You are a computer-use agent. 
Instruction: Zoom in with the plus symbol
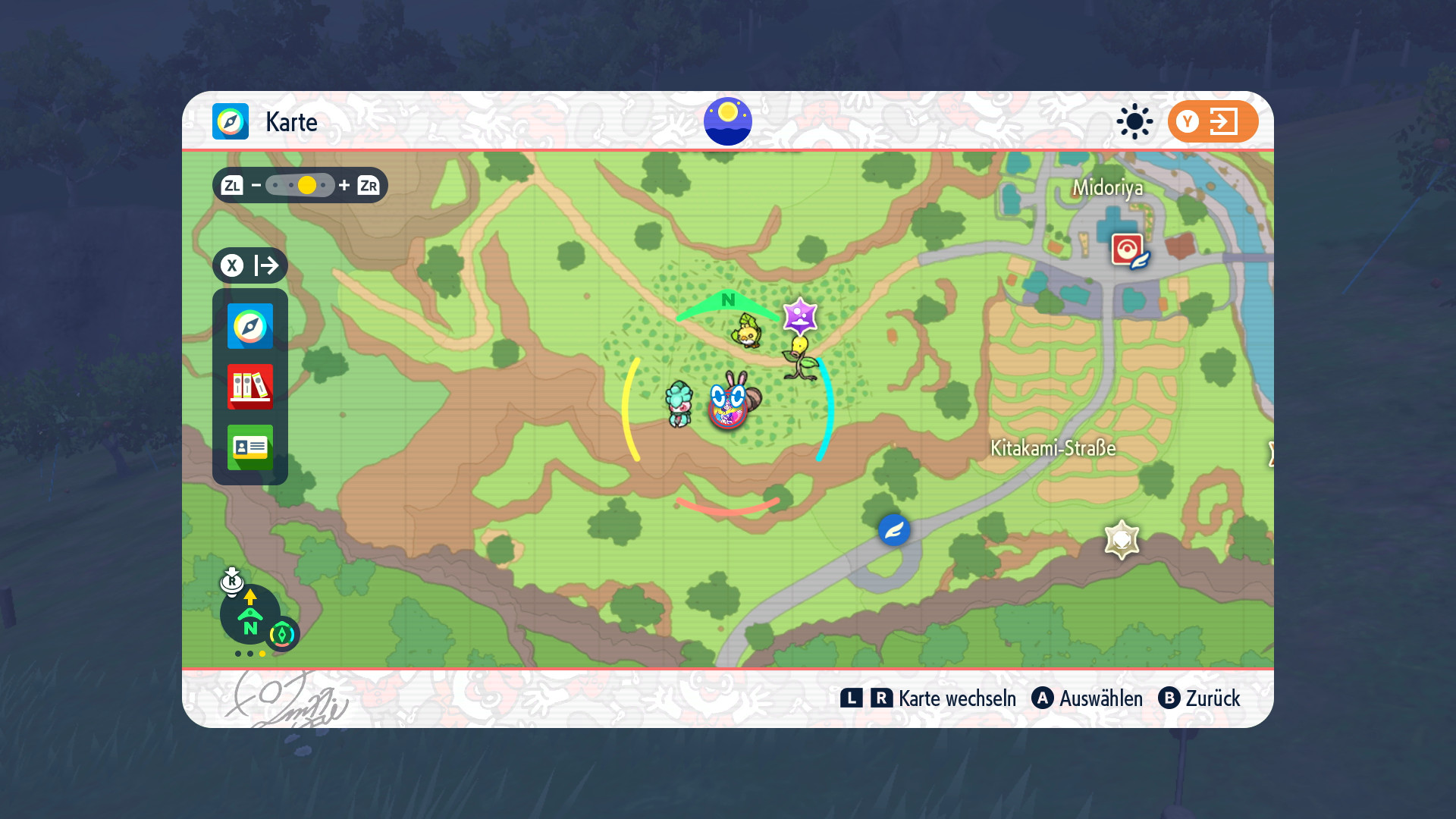(344, 185)
